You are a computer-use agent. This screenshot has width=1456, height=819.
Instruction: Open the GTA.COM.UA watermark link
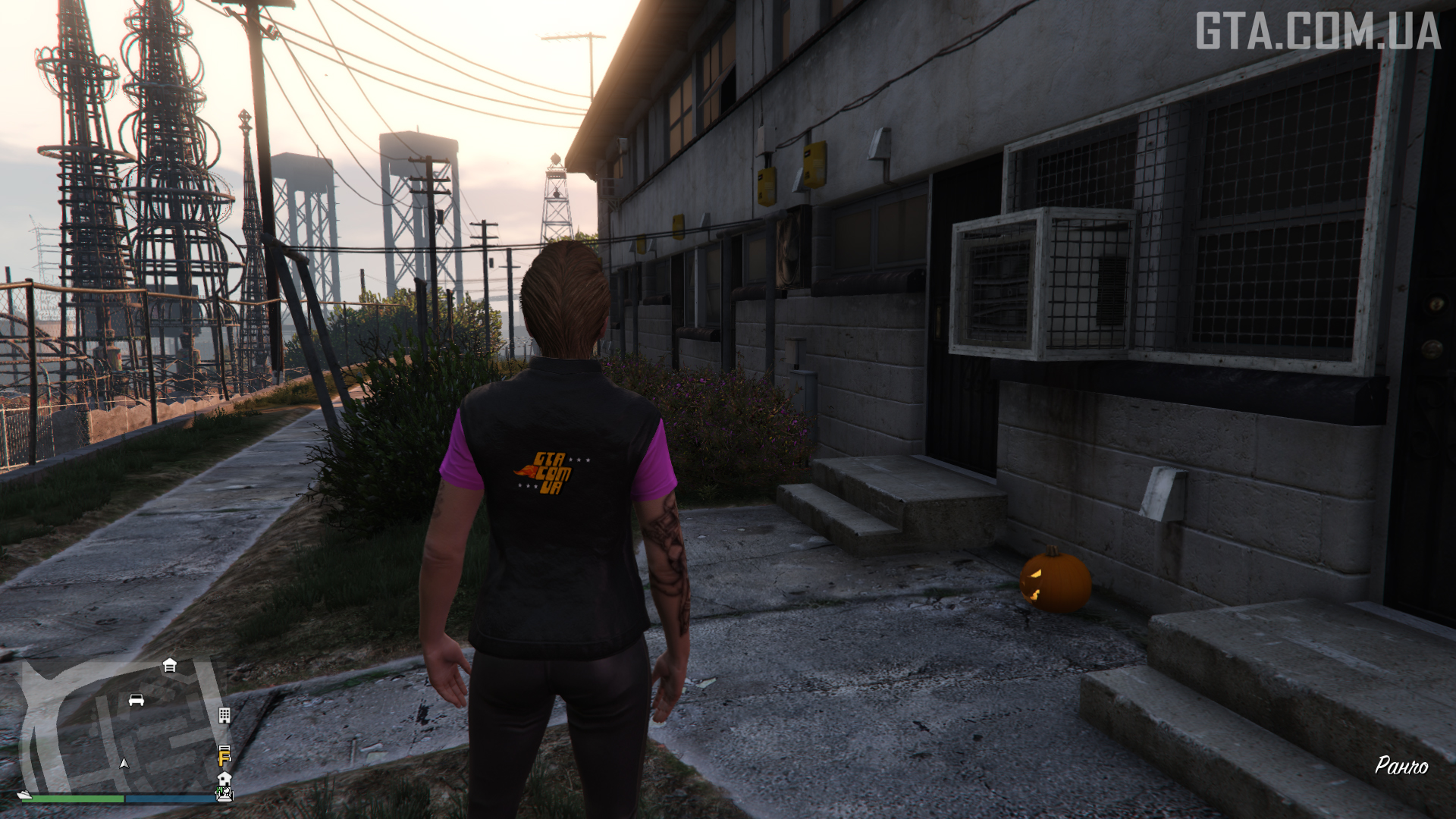coord(1317,32)
